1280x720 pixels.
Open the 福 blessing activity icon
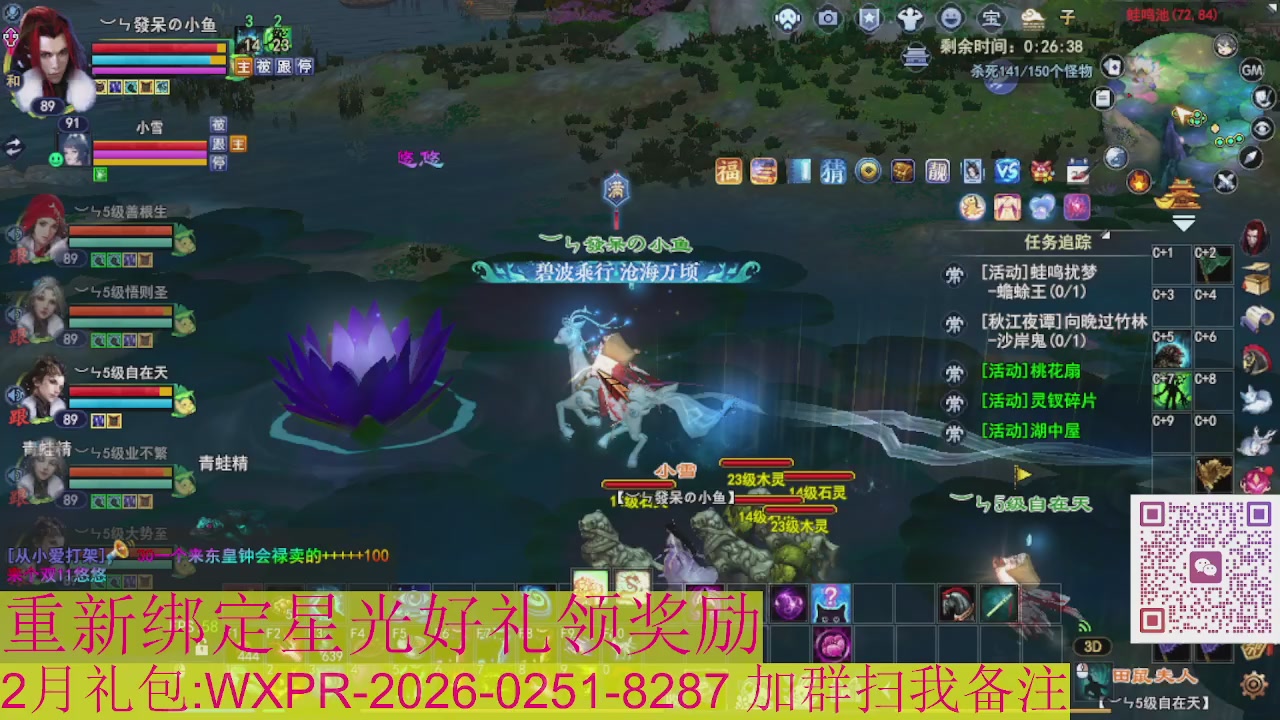[727, 170]
